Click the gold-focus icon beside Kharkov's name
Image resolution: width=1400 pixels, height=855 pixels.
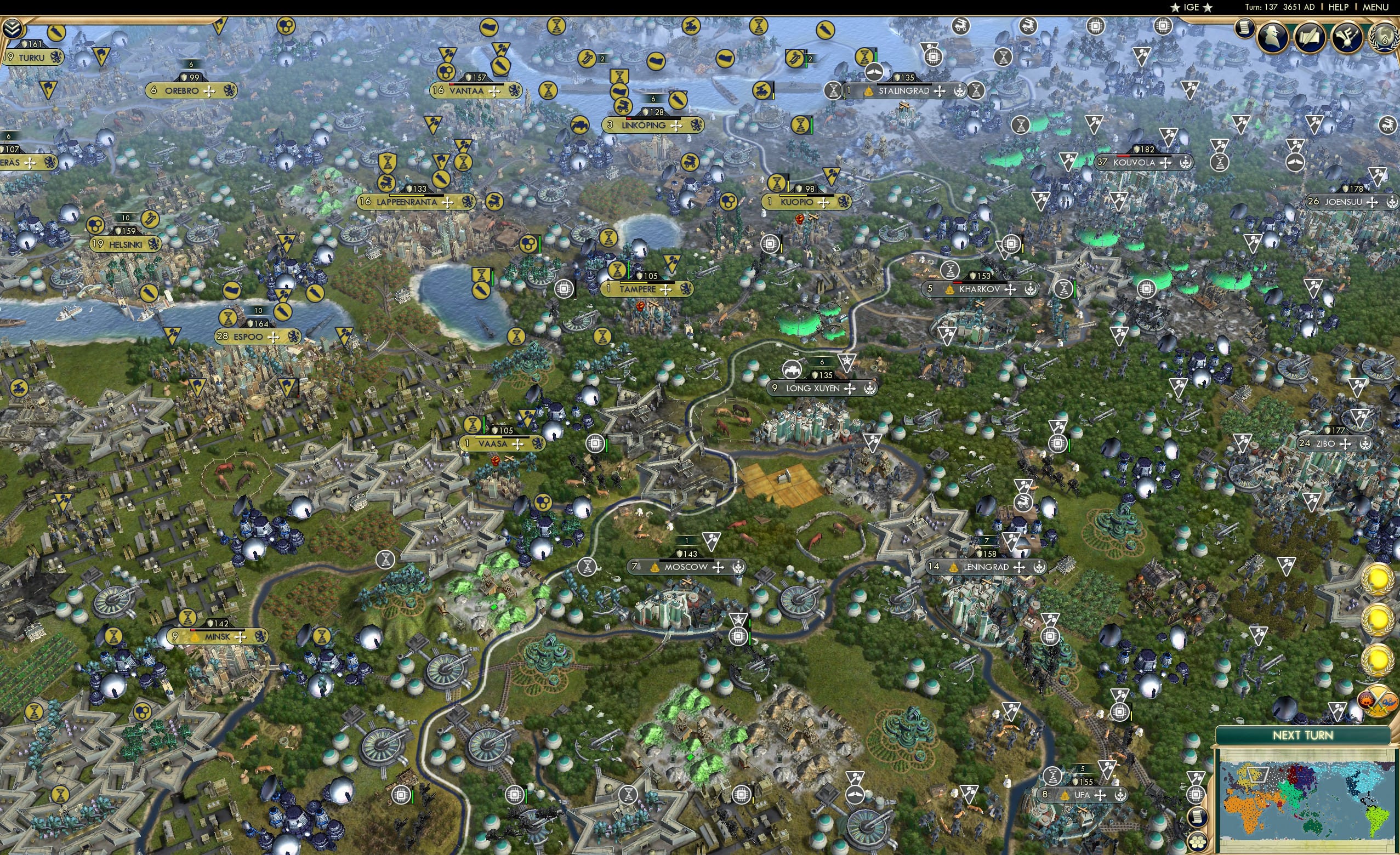tap(950, 290)
